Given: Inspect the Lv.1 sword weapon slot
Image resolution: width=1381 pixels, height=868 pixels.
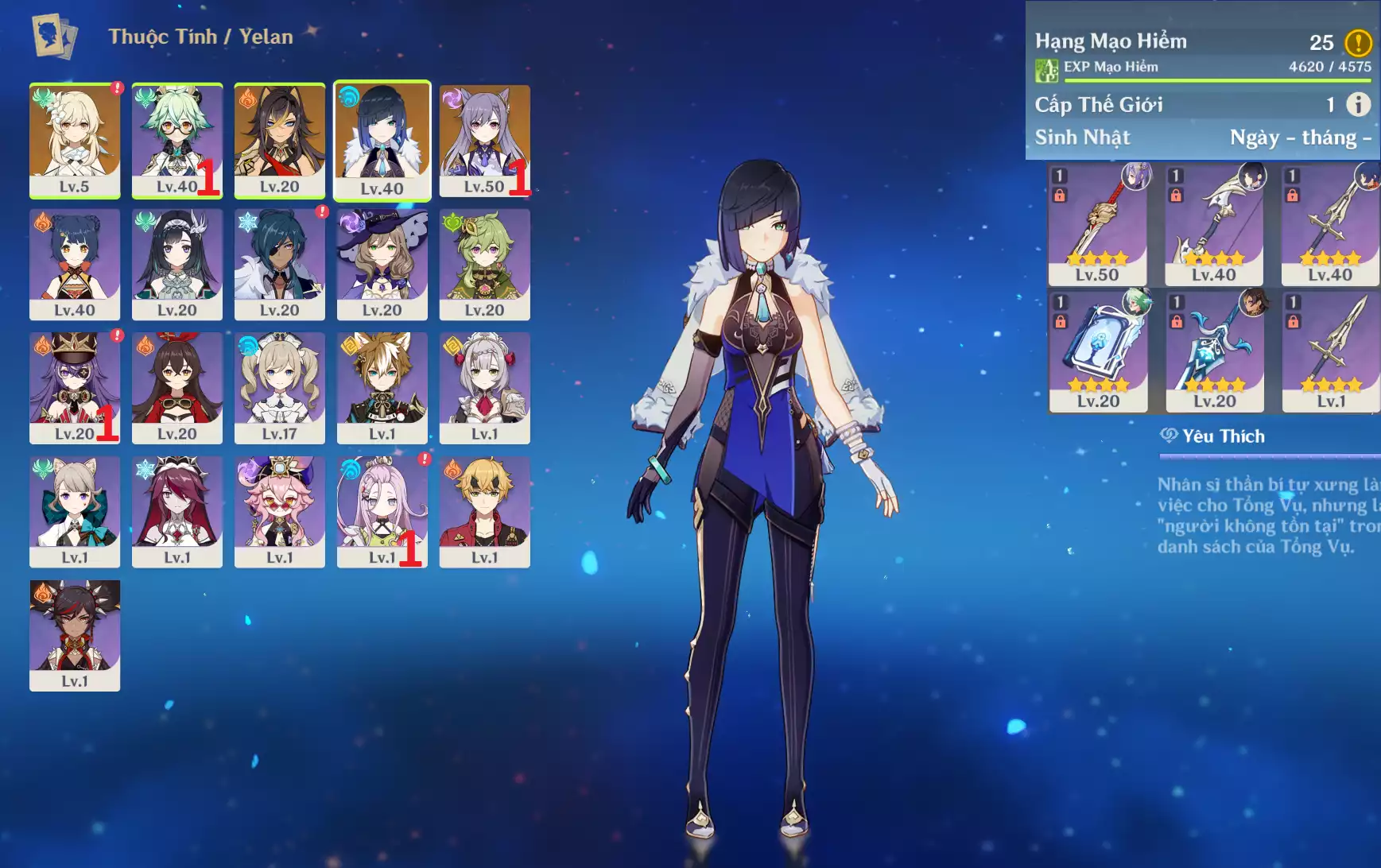Looking at the screenshot, I should (x=1330, y=351).
